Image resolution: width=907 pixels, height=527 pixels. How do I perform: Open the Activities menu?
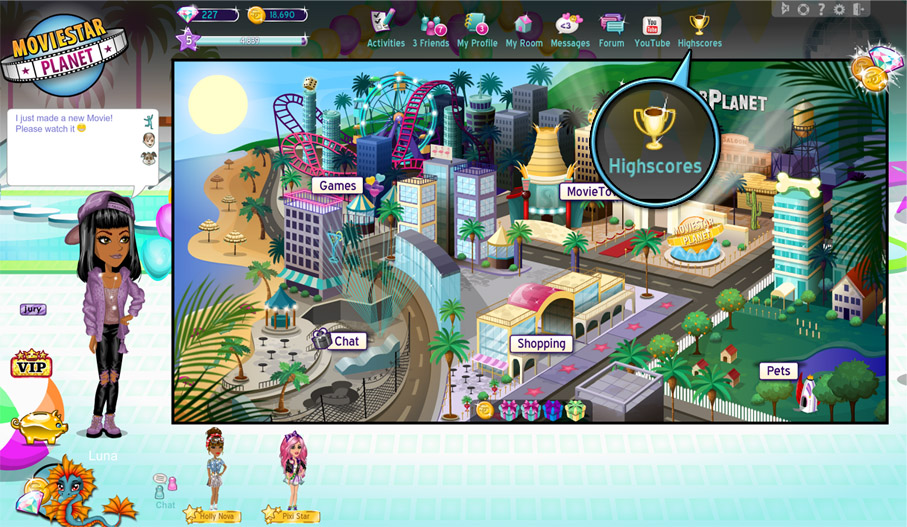pos(385,29)
